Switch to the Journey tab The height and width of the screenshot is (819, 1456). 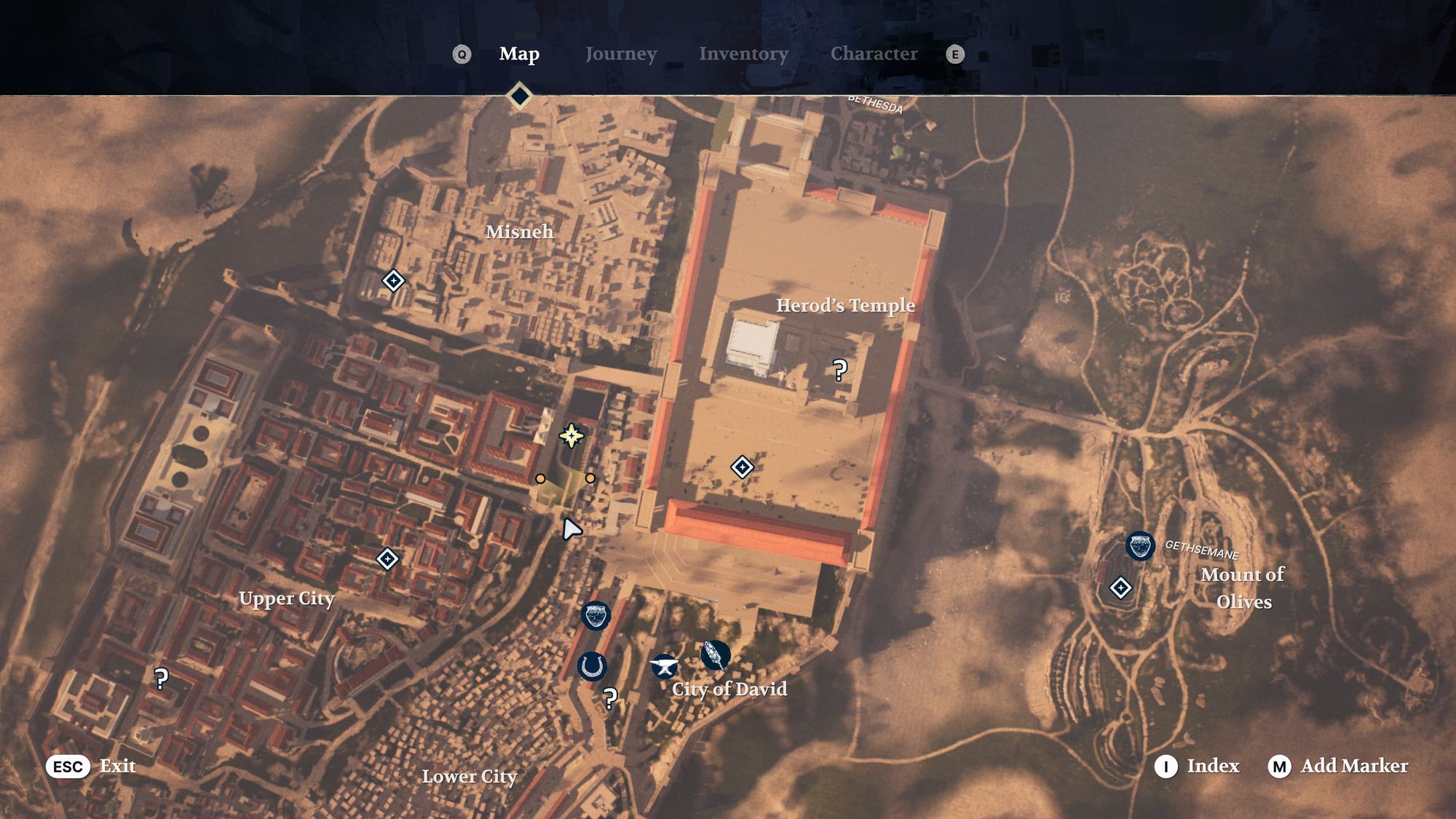click(x=621, y=53)
